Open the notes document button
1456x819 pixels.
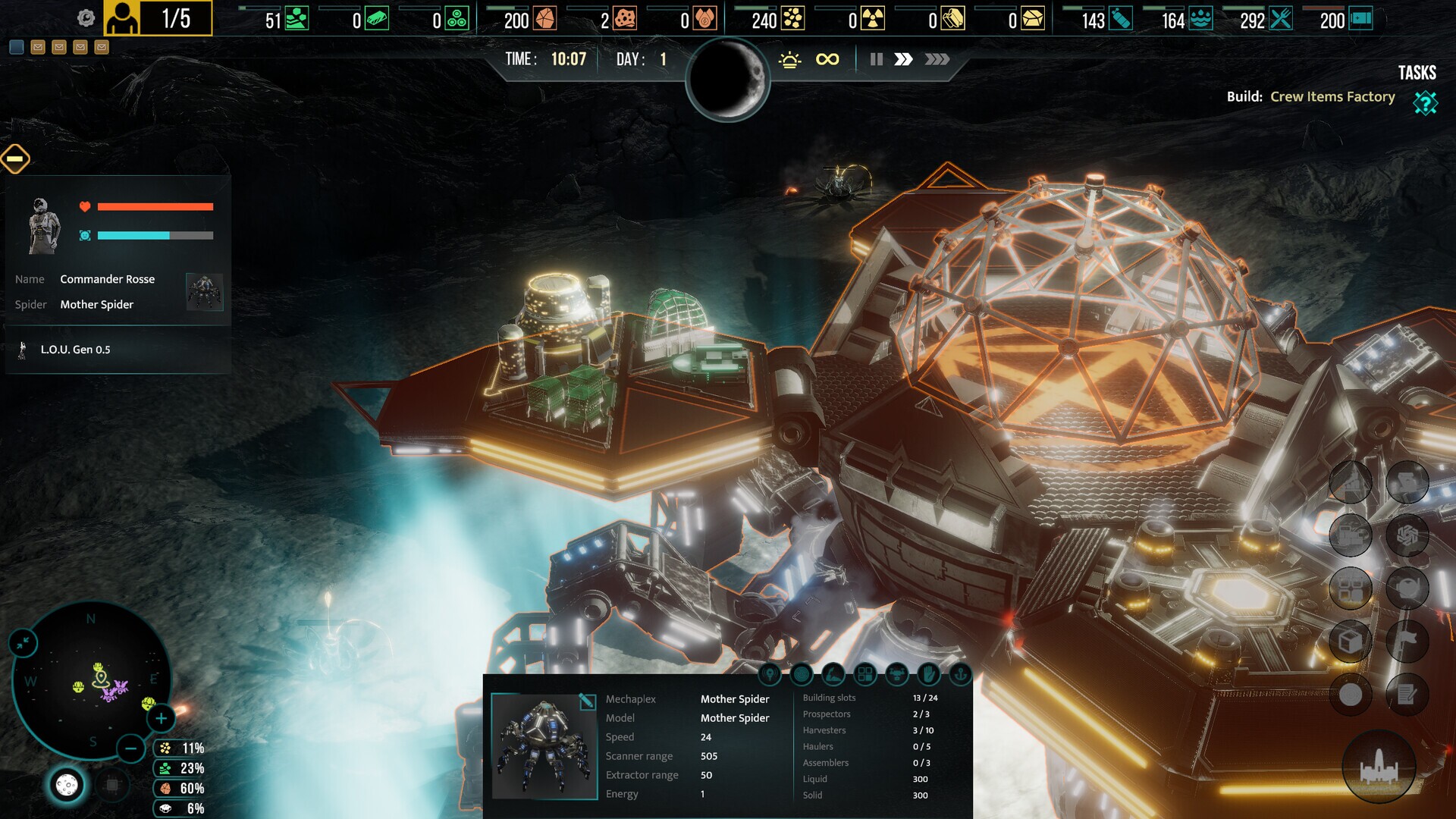point(1407,695)
